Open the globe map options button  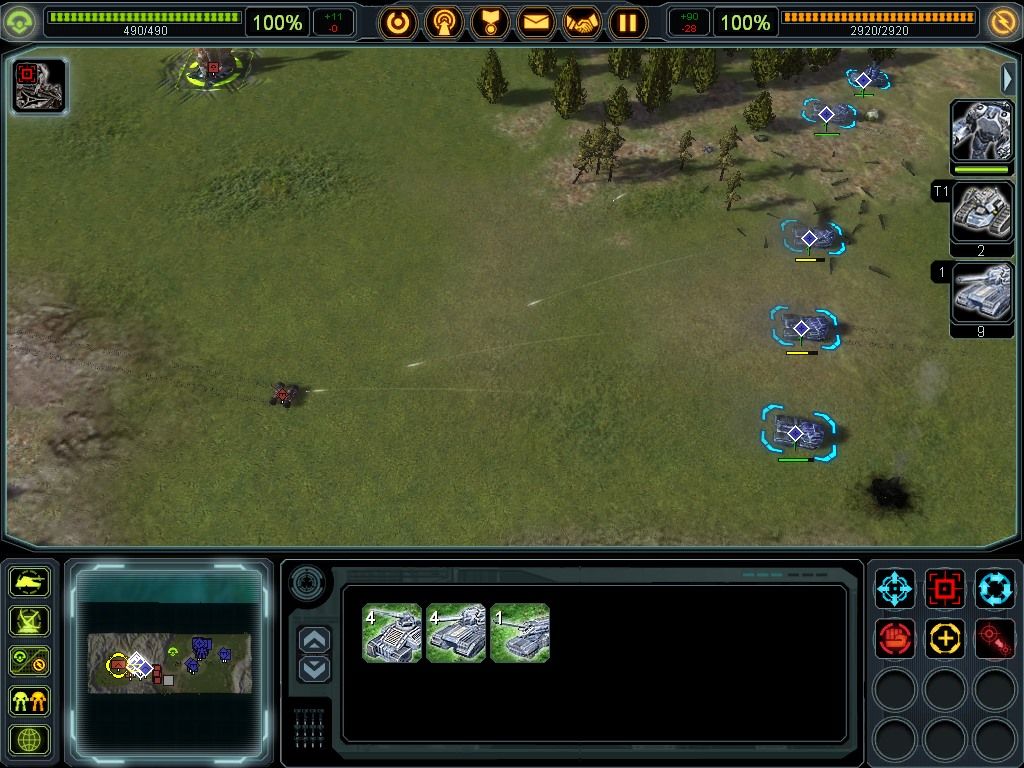(30, 740)
